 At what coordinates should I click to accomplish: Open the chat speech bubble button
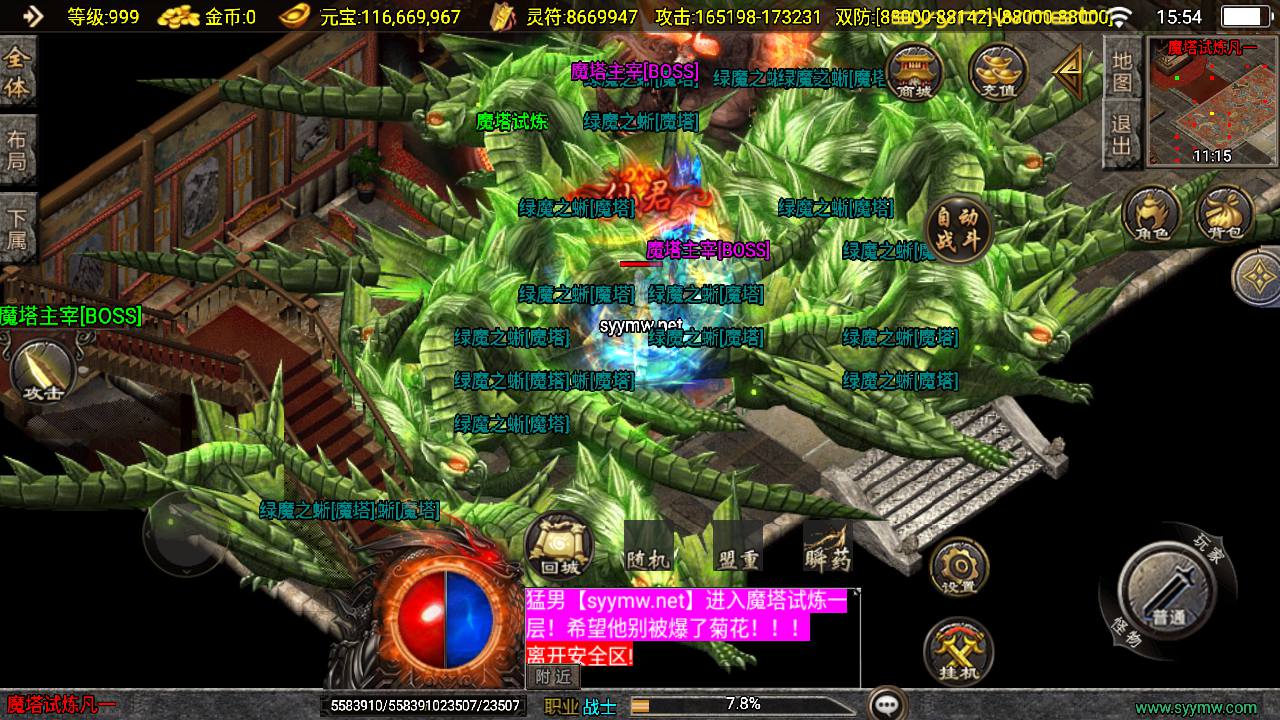coord(887,704)
